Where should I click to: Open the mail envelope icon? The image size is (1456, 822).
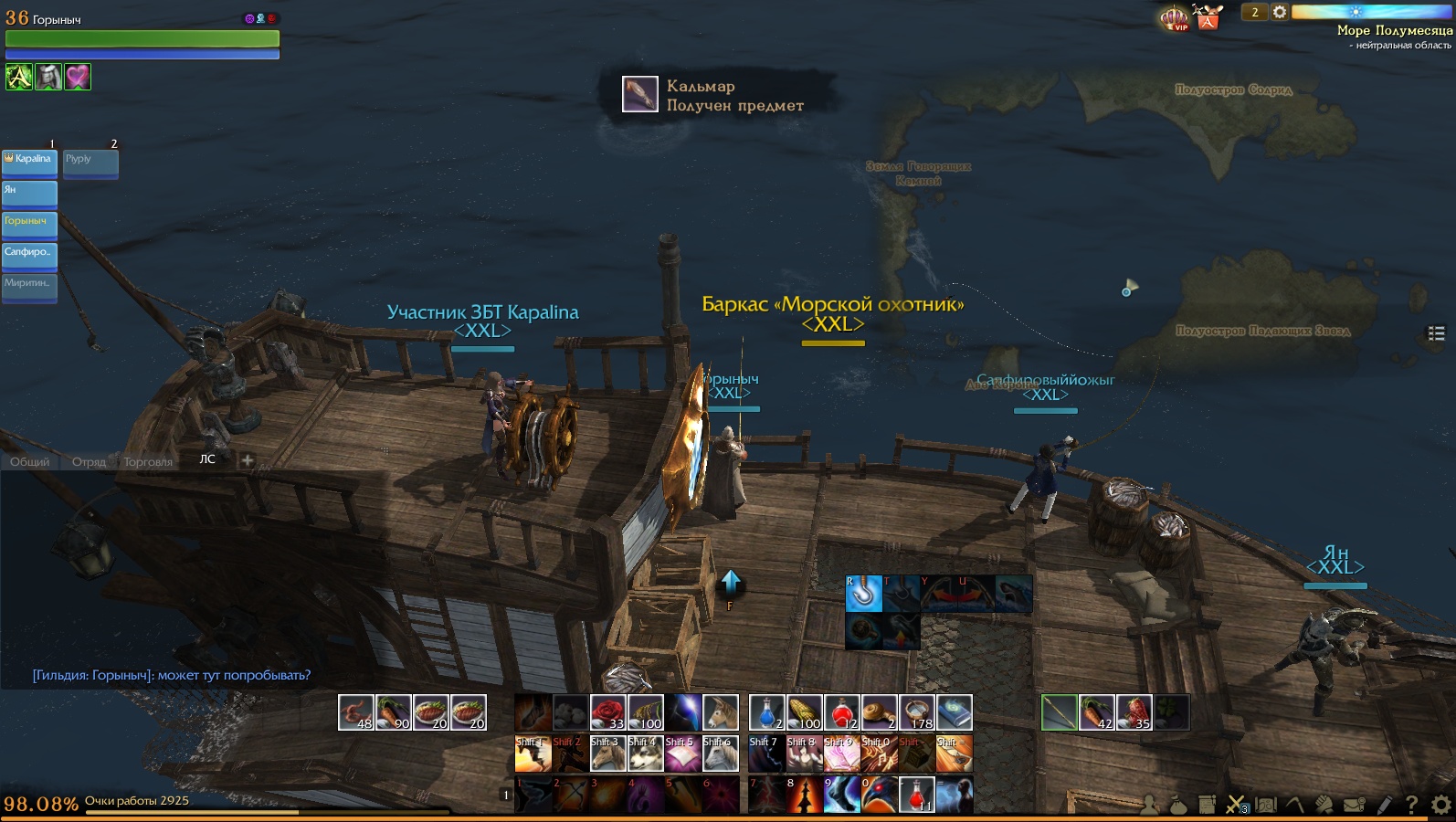click(1355, 805)
